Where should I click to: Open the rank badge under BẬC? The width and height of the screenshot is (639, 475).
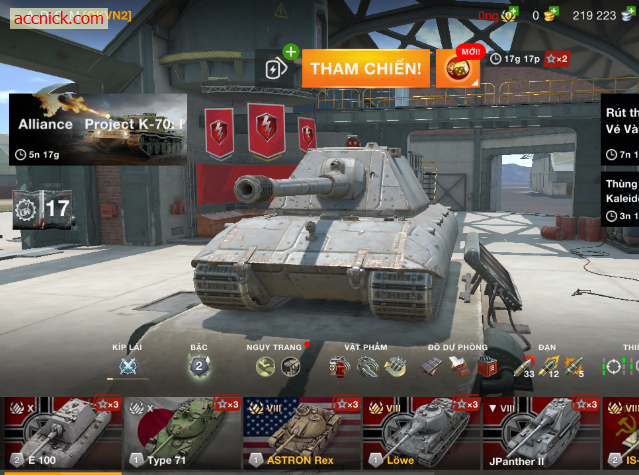(199, 367)
